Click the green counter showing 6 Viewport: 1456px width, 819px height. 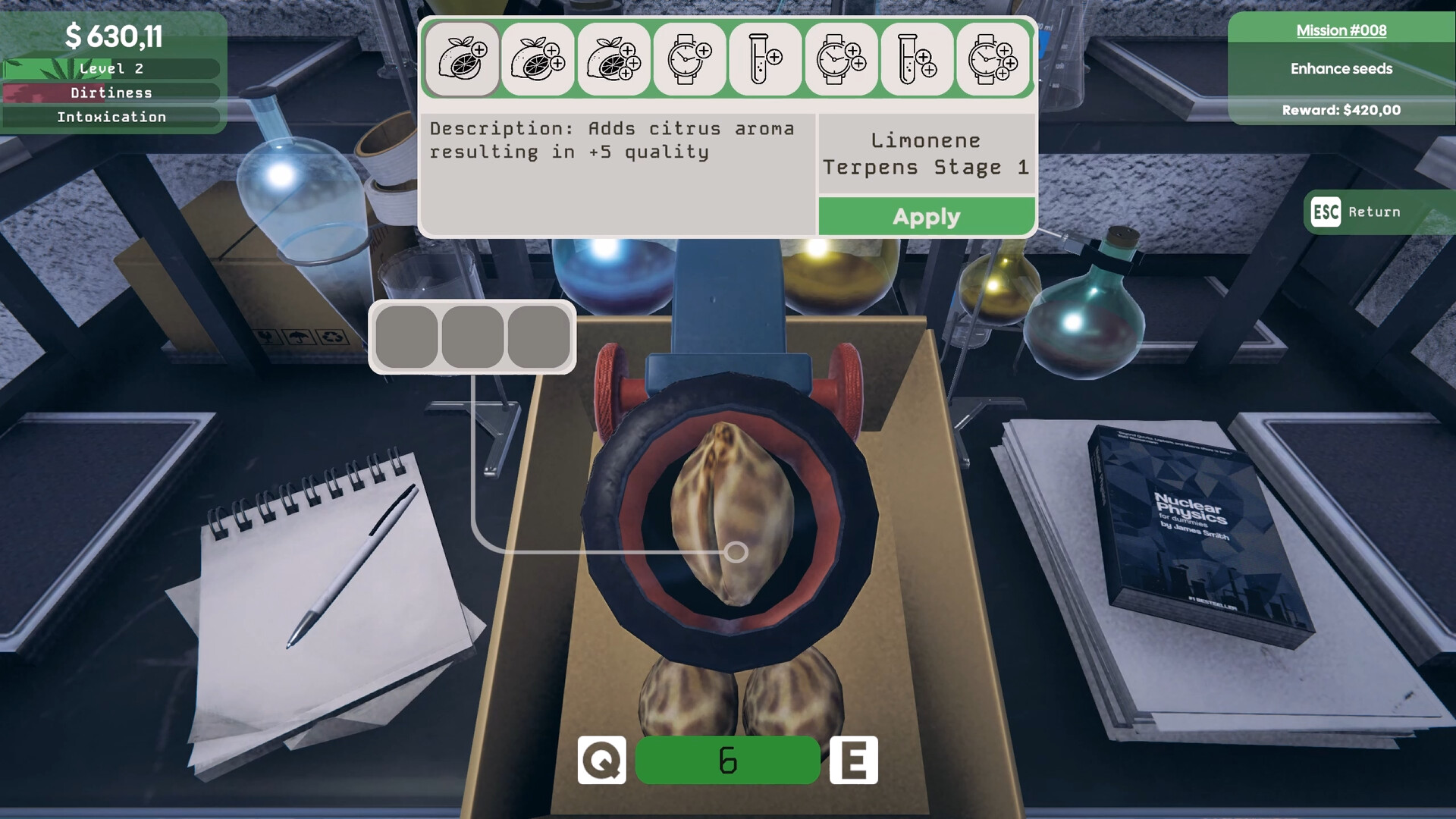[727, 761]
